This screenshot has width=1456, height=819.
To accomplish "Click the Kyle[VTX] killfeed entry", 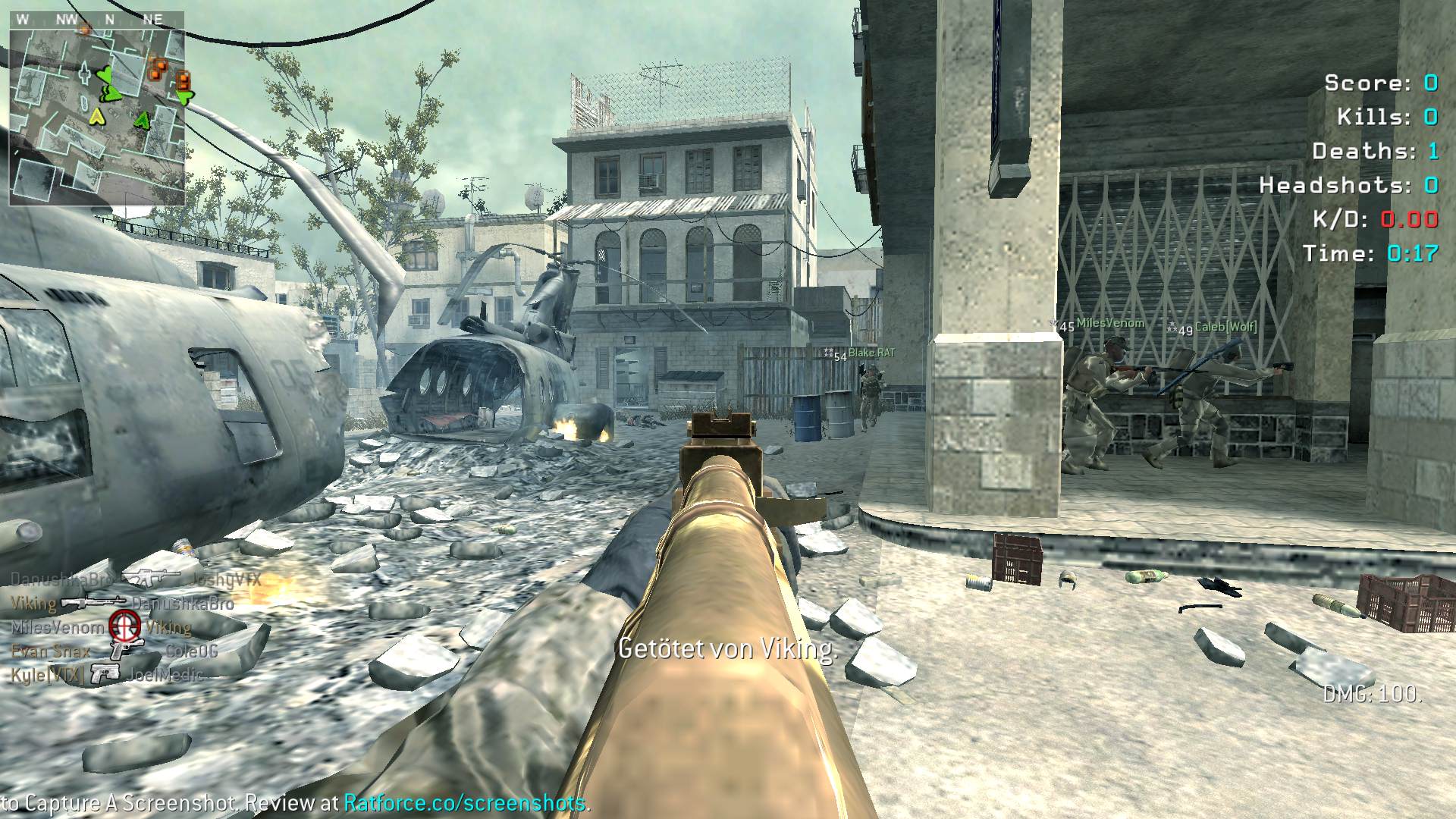I will pos(47,674).
